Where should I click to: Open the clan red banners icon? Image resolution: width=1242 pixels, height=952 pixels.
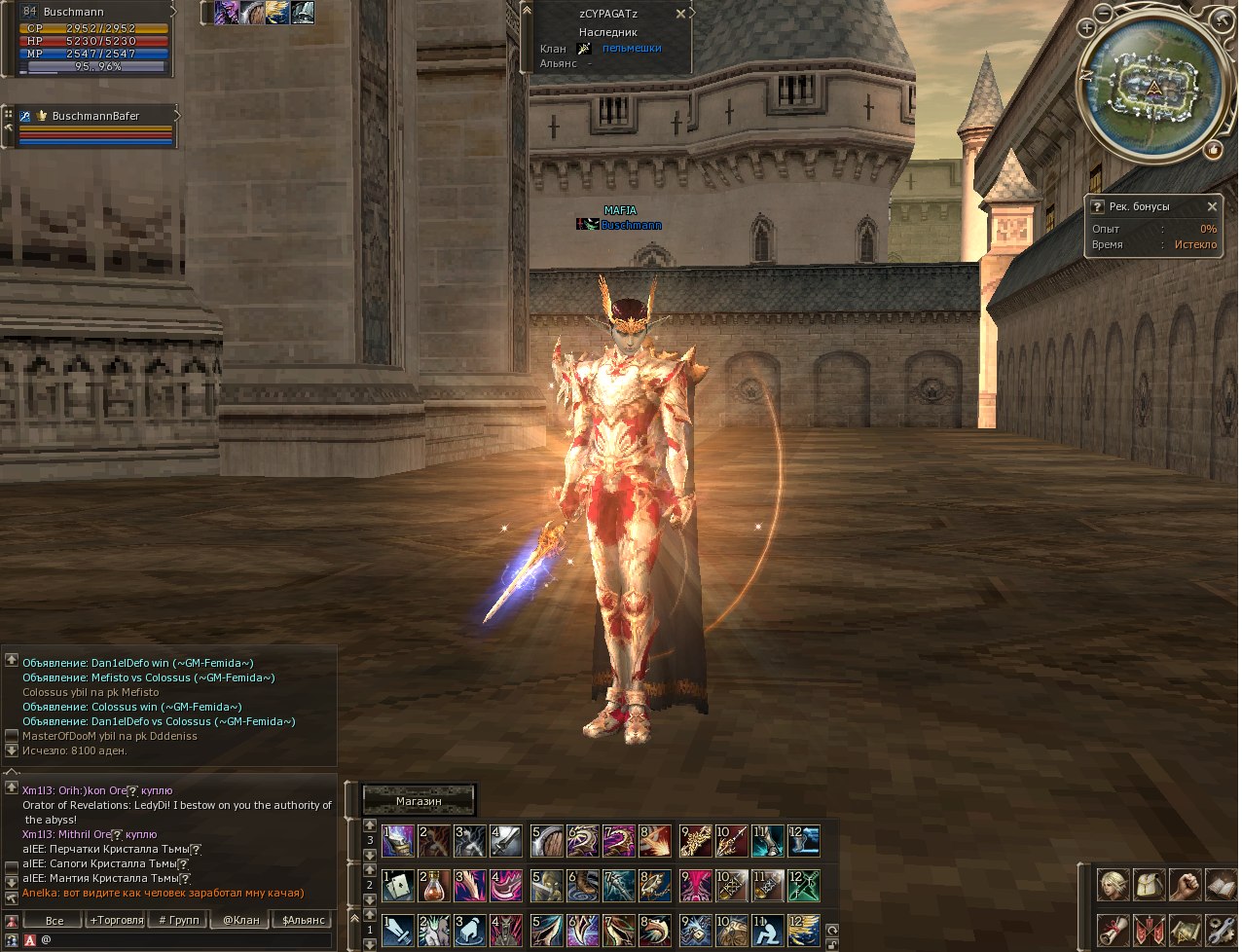pyautogui.click(x=1150, y=930)
